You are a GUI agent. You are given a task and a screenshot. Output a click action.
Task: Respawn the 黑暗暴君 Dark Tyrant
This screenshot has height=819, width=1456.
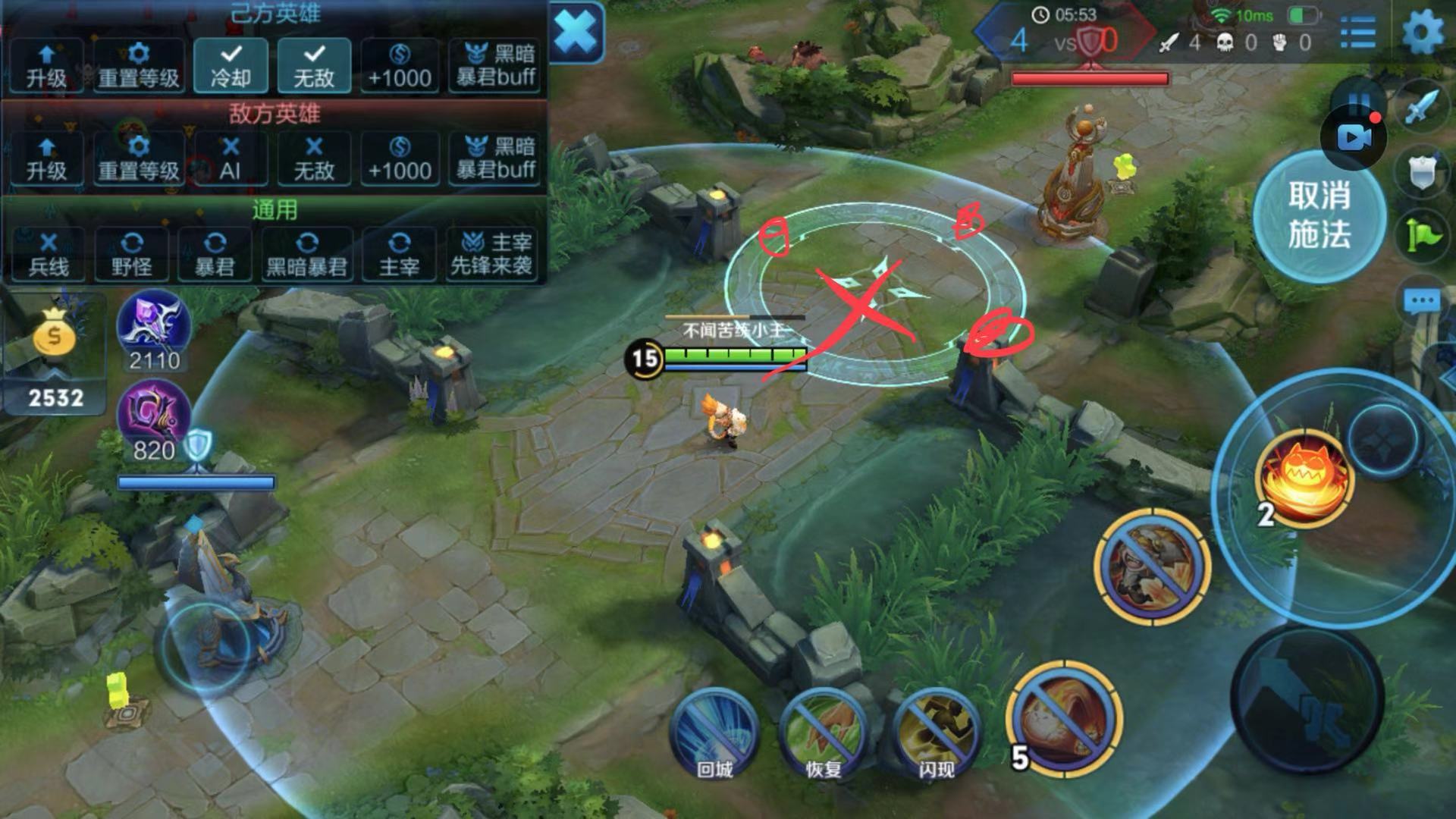[x=306, y=254]
